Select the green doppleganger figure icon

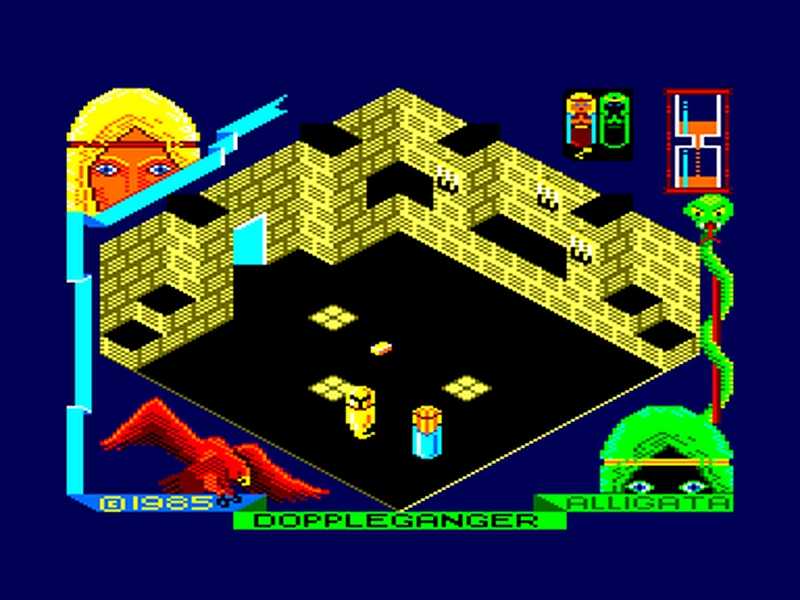coord(616,123)
